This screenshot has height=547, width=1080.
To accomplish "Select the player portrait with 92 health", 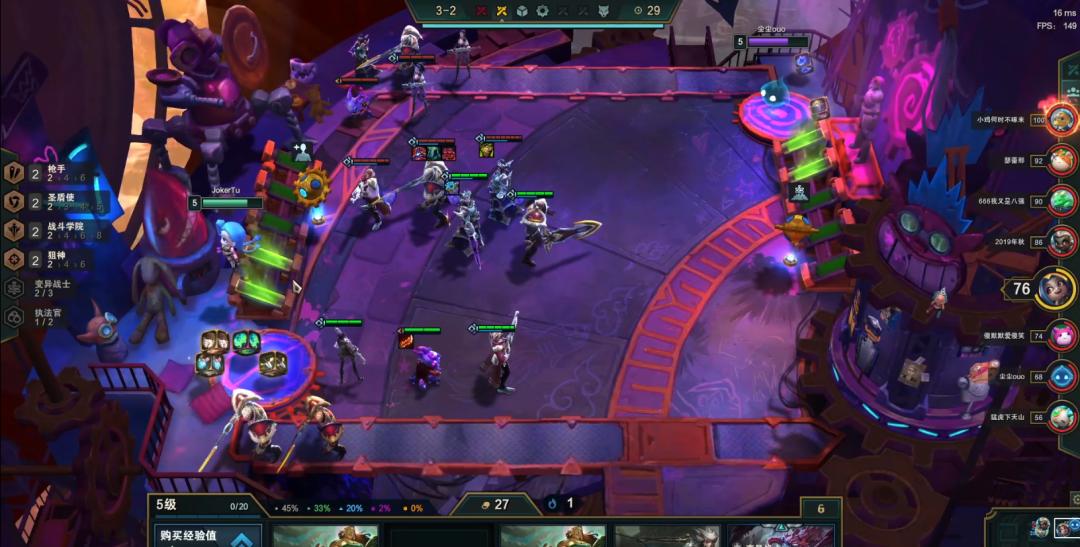I will point(1062,160).
